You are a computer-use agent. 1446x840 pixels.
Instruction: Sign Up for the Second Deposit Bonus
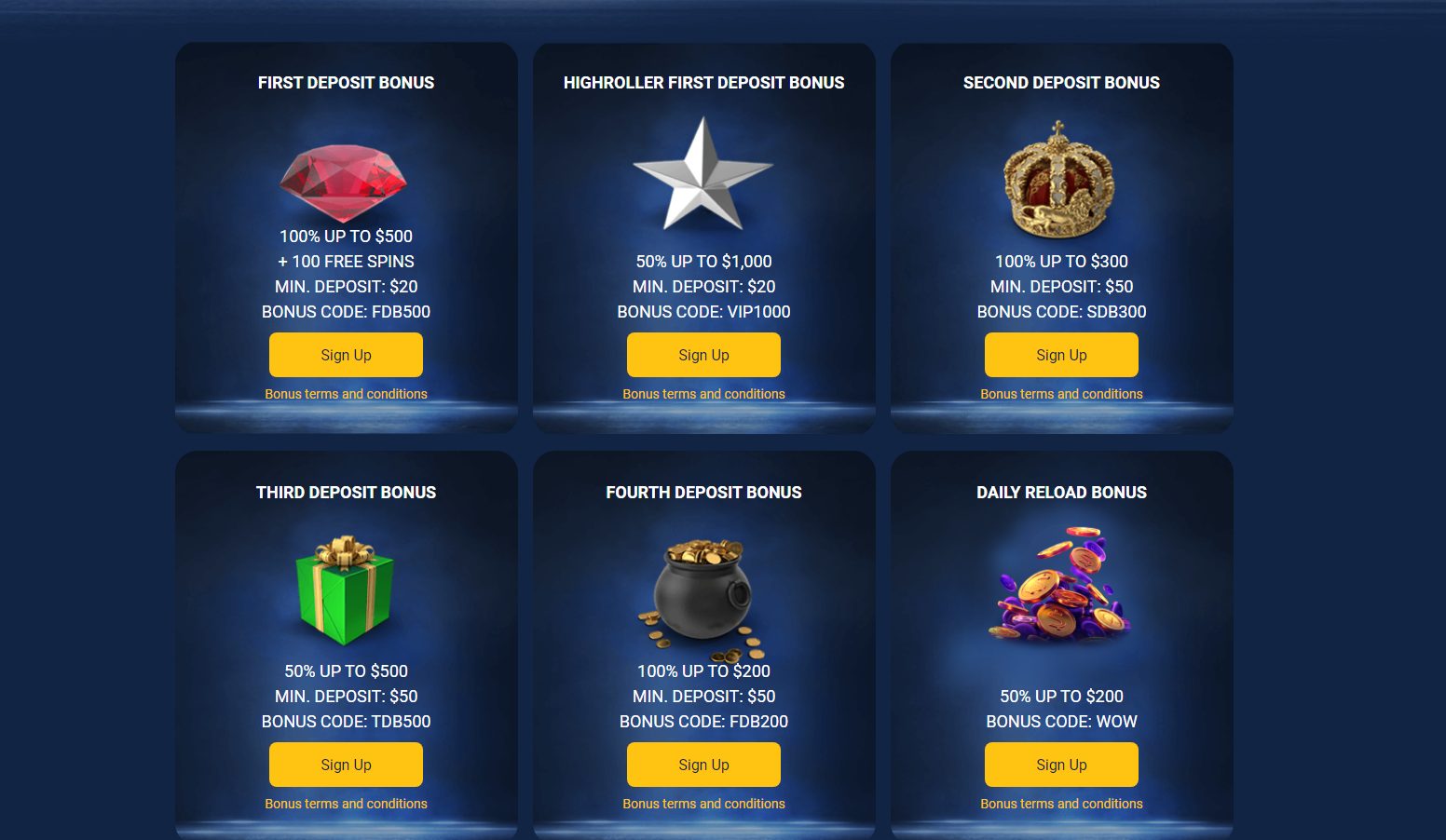click(1061, 355)
